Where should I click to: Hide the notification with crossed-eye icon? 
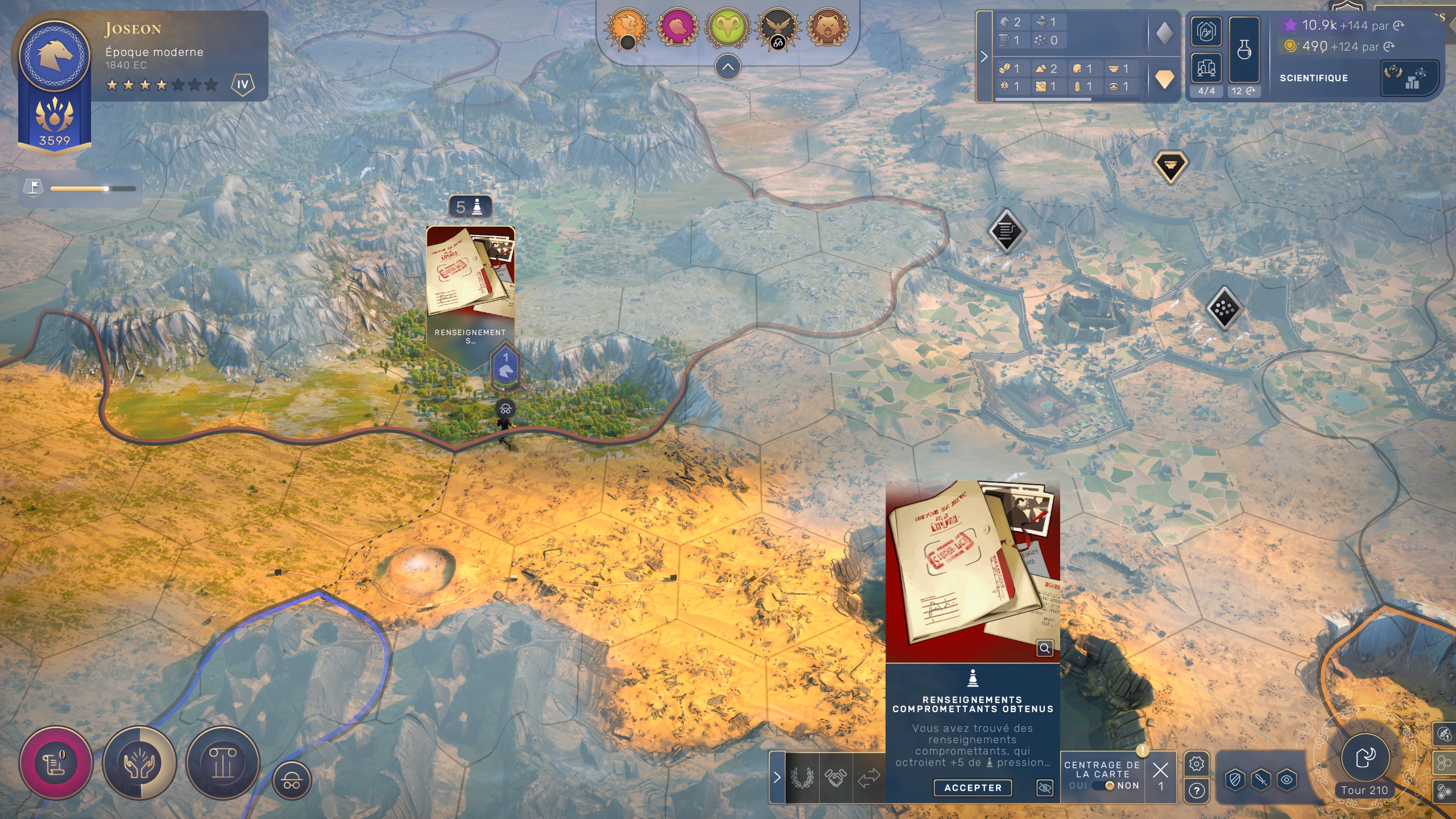pos(1045,788)
